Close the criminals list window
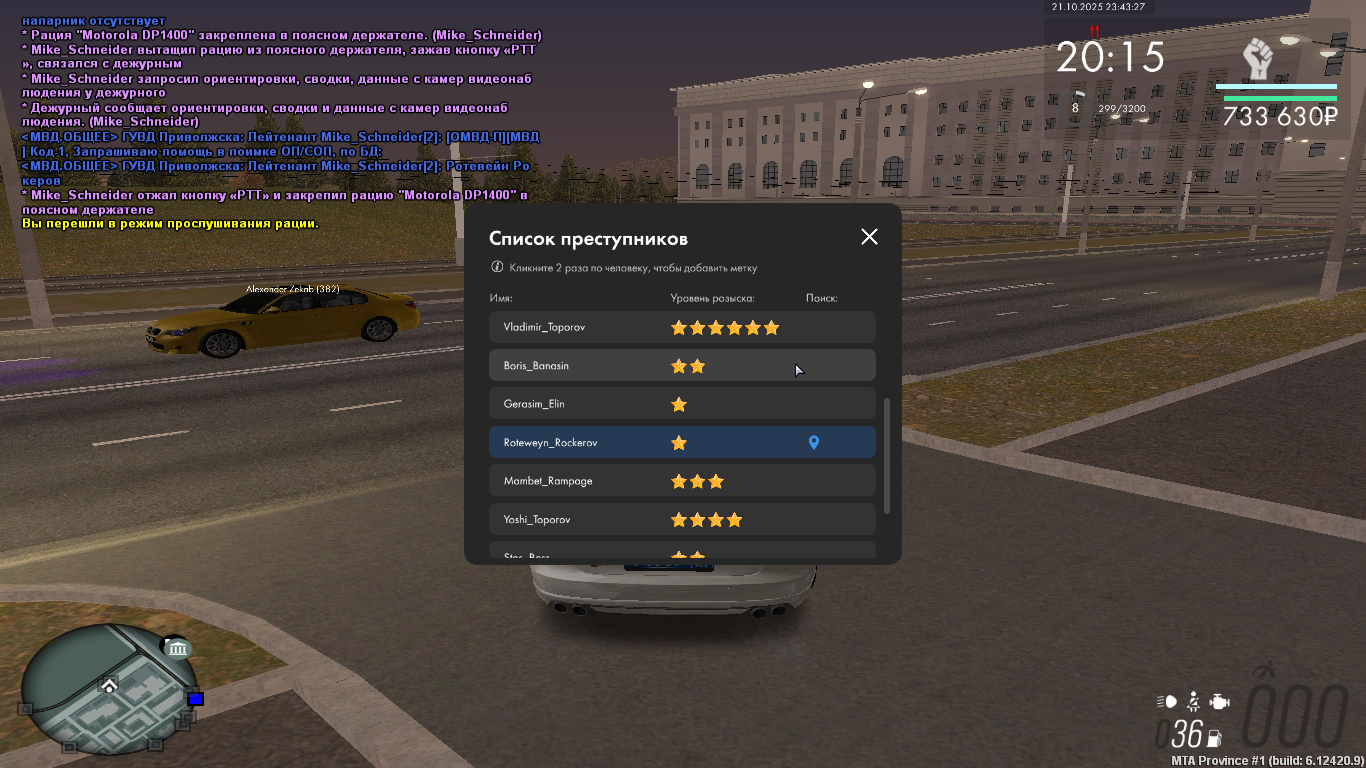 (869, 237)
